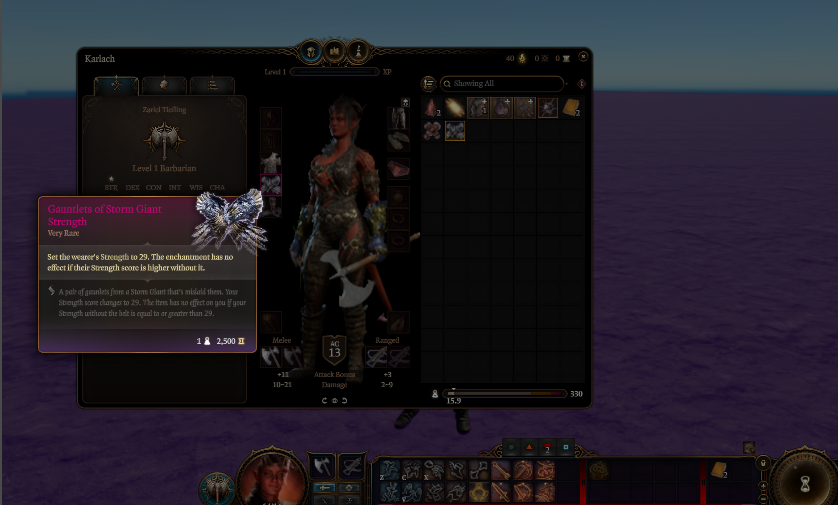The image size is (838, 505).
Task: Click the equipped ranged crossbow slot
Action: (x=376, y=355)
